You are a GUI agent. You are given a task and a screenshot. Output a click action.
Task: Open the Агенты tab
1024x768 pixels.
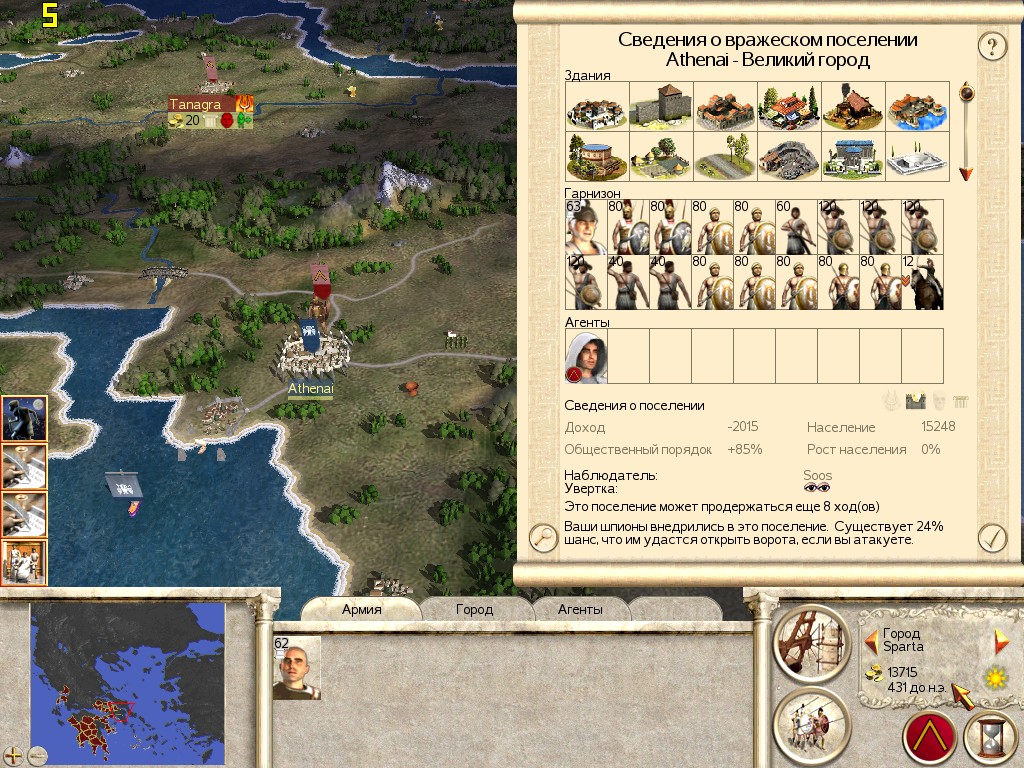pos(580,609)
